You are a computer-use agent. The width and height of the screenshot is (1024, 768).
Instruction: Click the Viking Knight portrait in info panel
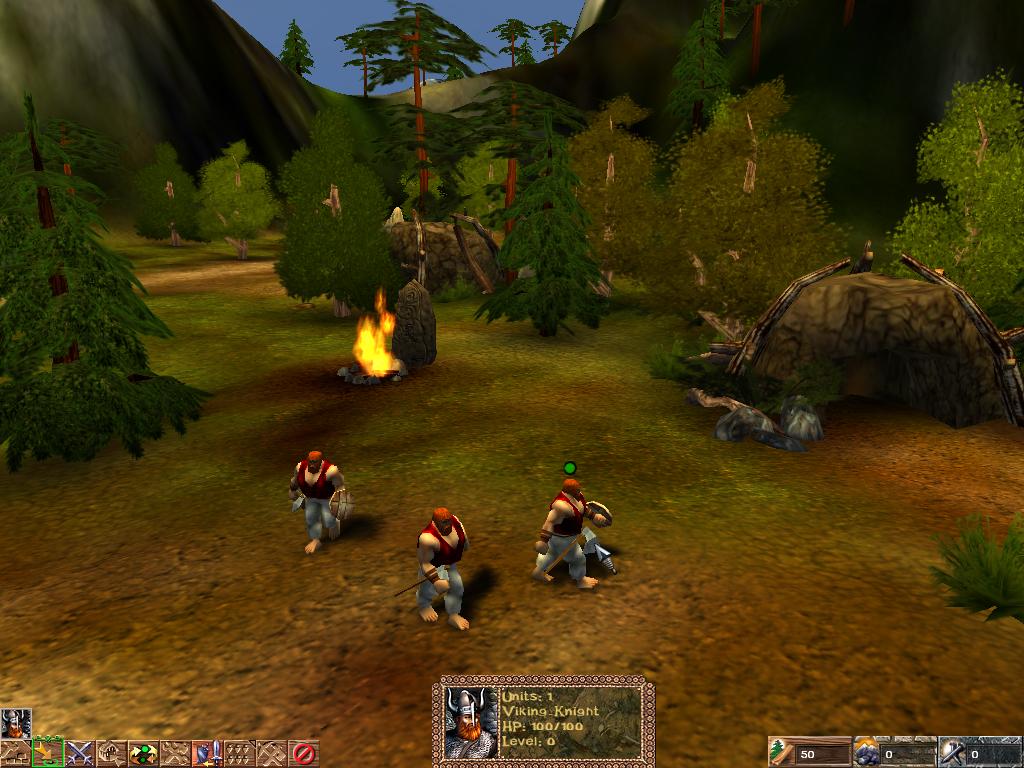pyautogui.click(x=470, y=722)
